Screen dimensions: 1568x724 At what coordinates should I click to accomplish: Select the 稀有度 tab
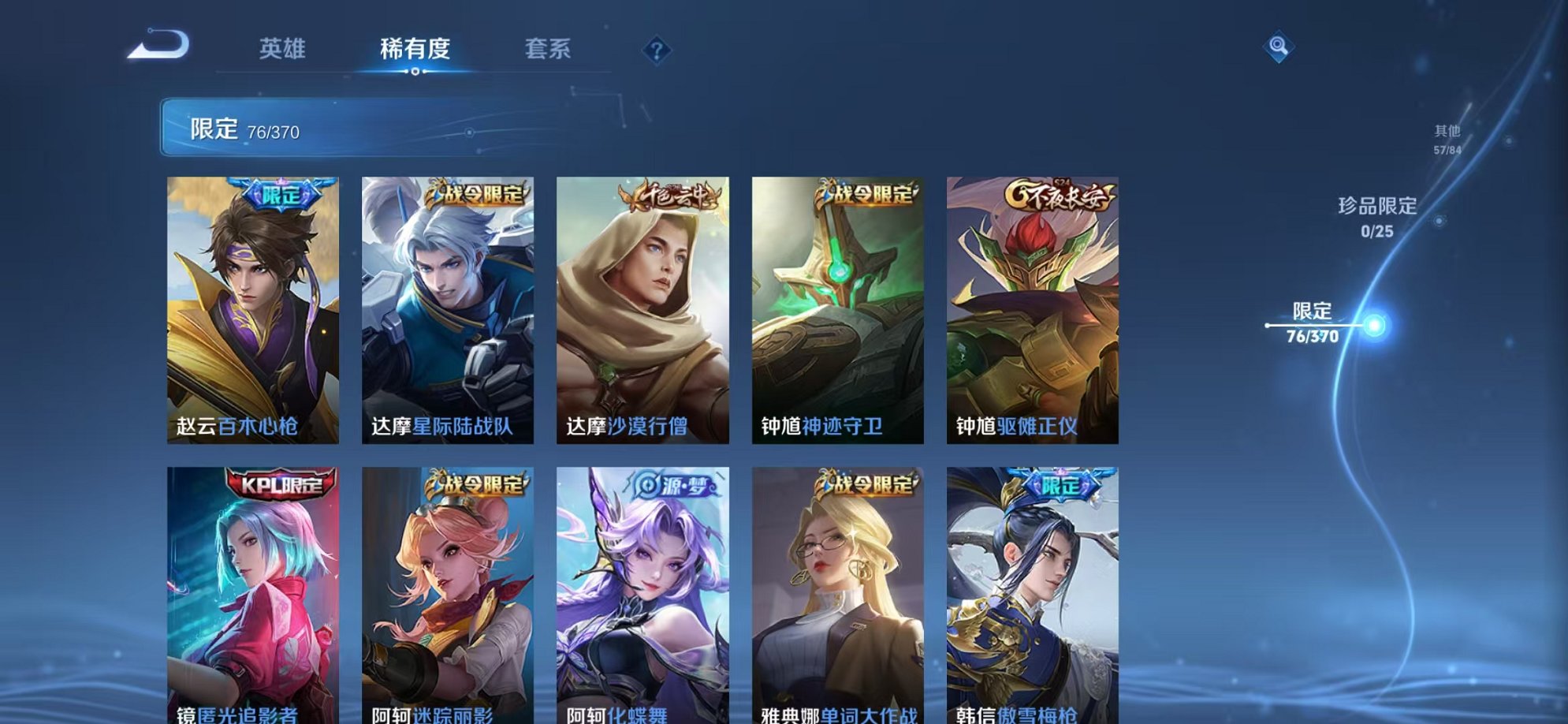click(x=416, y=49)
